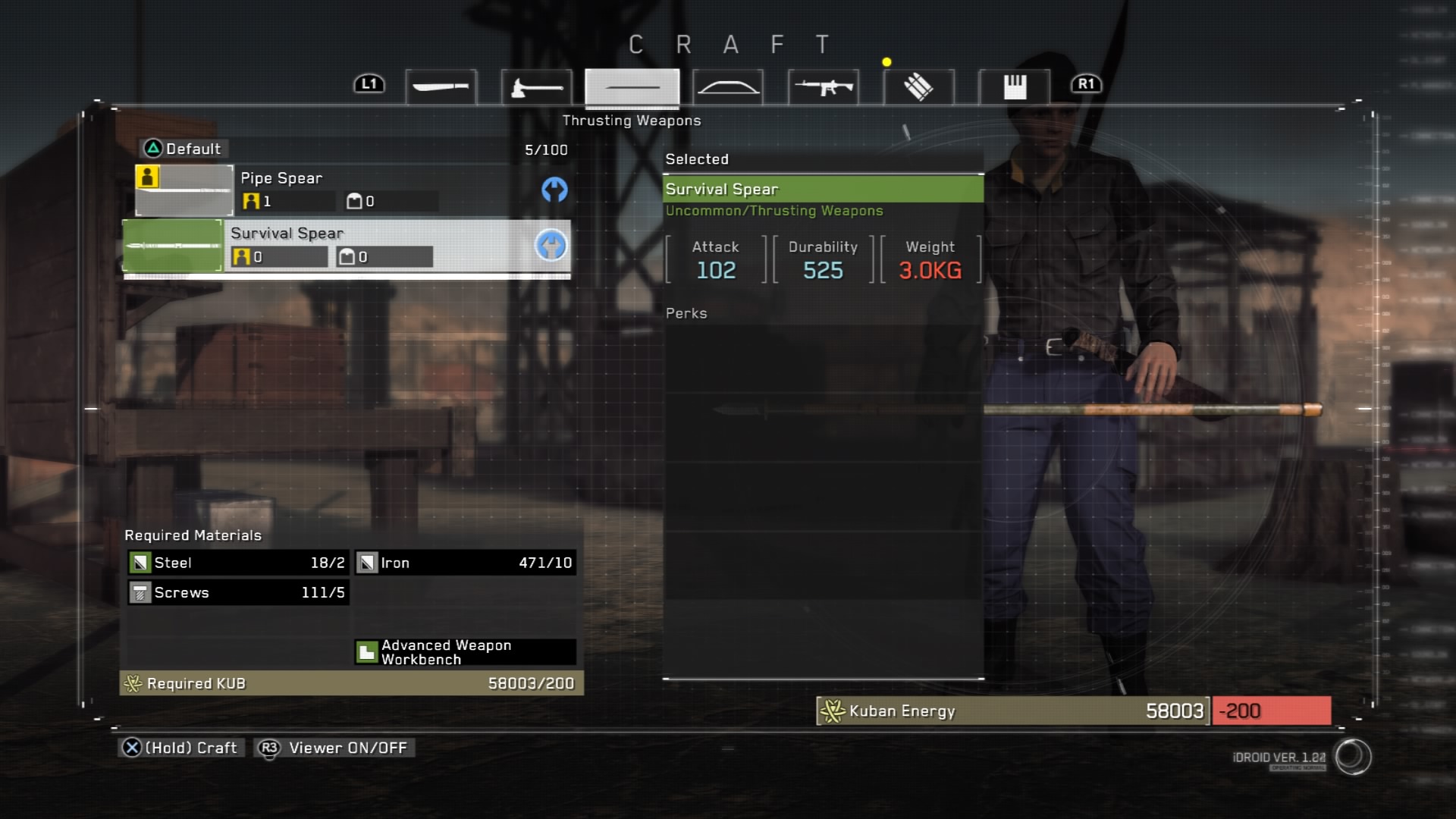Hold Craft to build the spear

click(180, 748)
